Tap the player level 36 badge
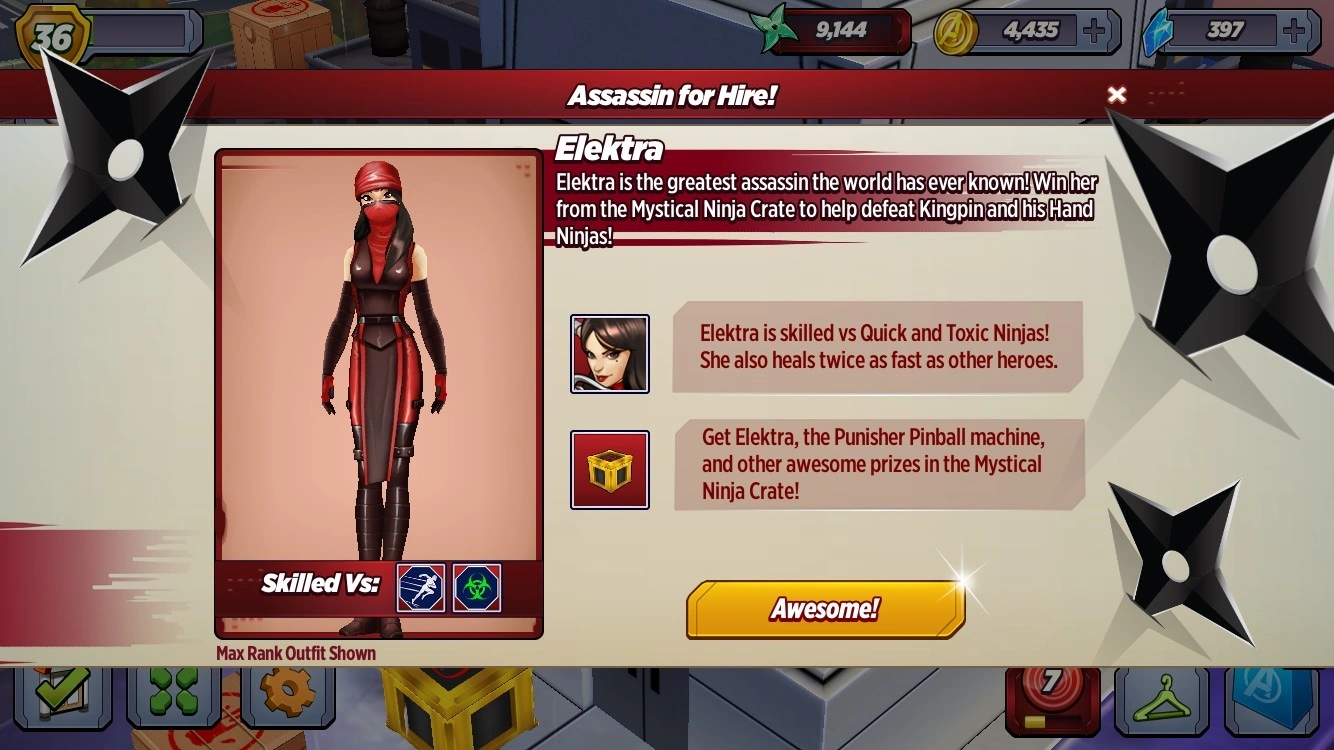This screenshot has height=750, width=1334. point(55,36)
